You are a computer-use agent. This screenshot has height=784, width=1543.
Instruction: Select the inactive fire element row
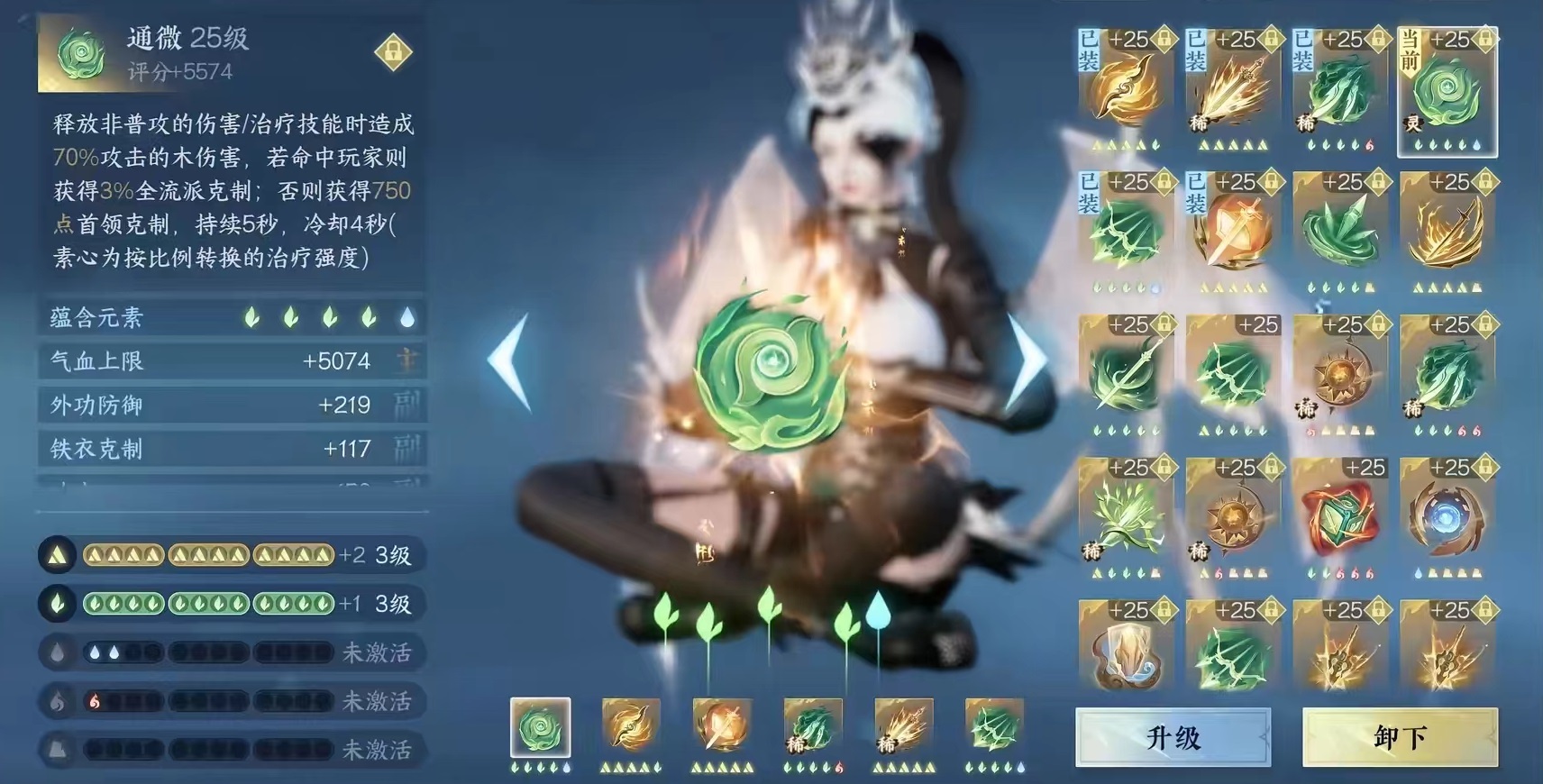[x=232, y=701]
